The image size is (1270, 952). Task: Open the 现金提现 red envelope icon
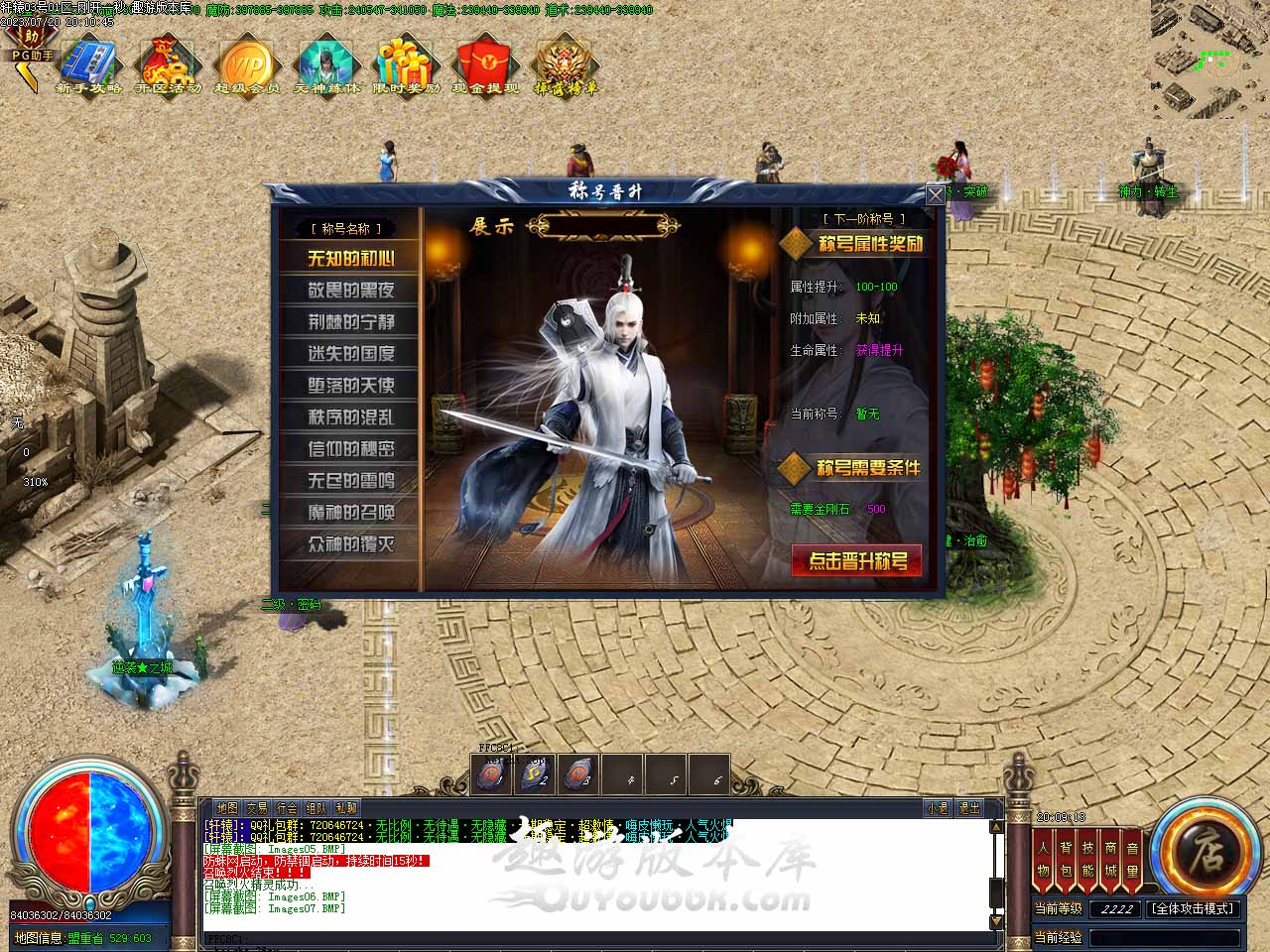click(x=485, y=66)
